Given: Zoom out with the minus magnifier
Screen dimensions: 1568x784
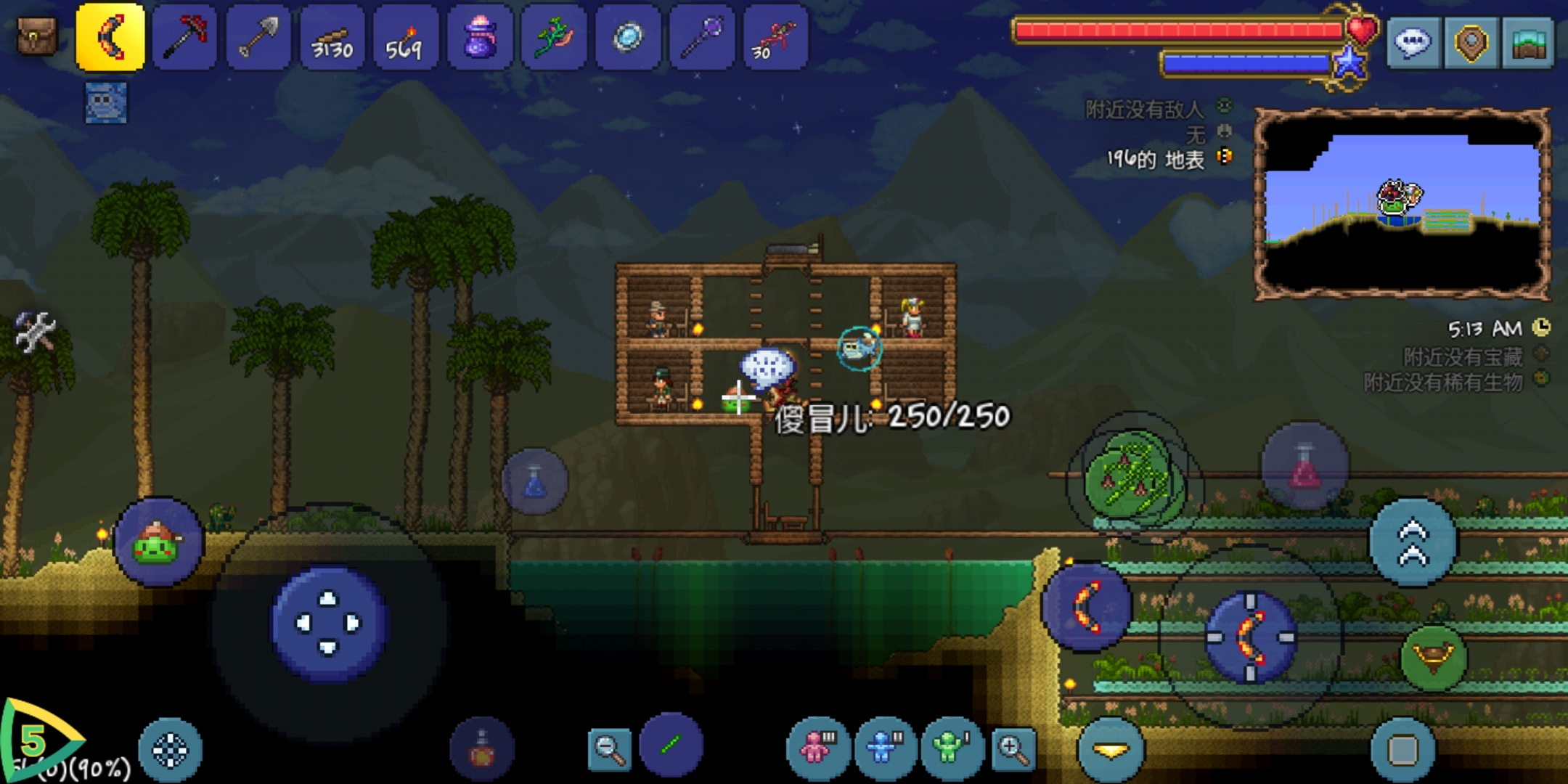Looking at the screenshot, I should (x=608, y=748).
